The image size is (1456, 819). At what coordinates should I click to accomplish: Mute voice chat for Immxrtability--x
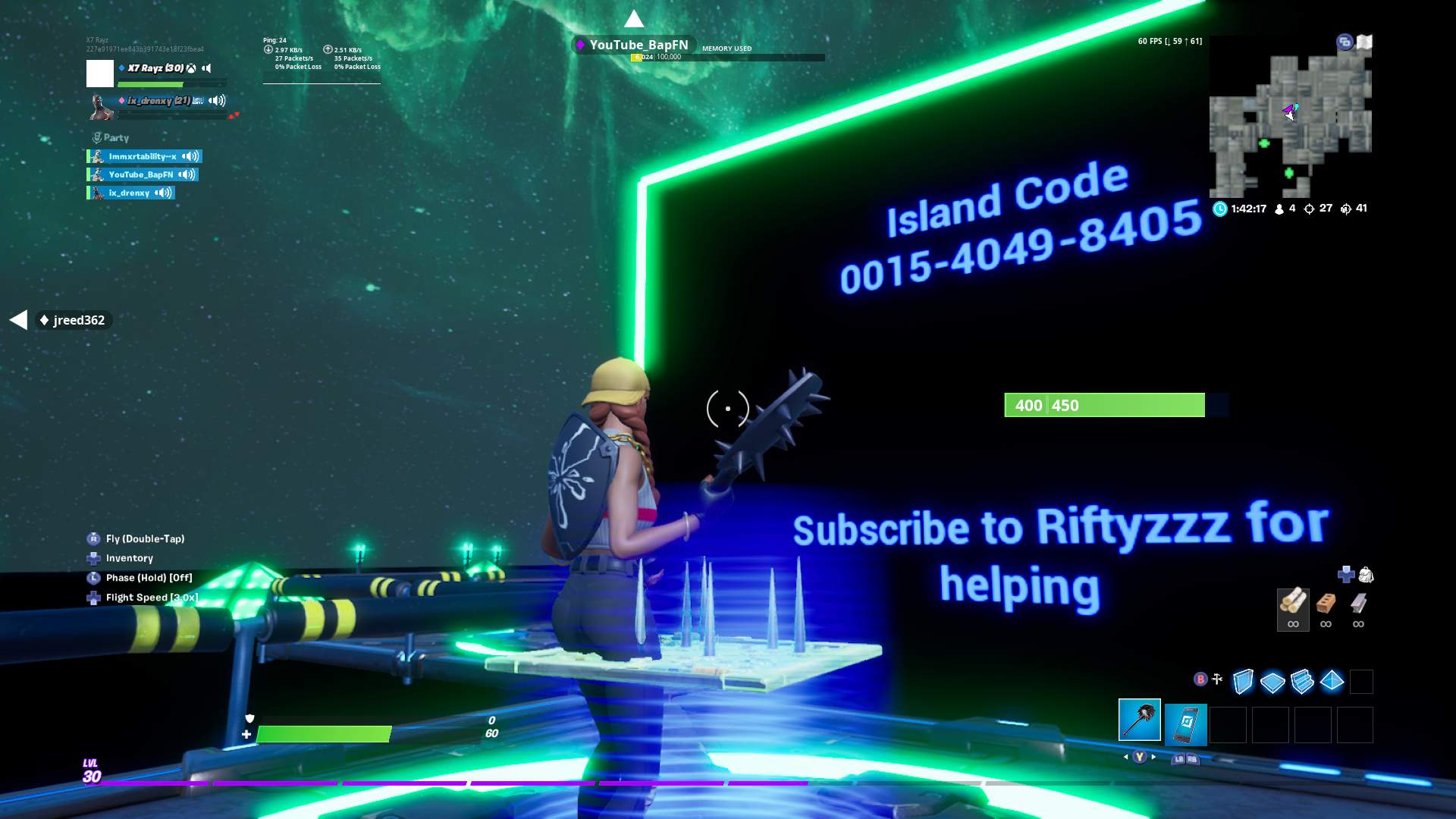point(190,157)
